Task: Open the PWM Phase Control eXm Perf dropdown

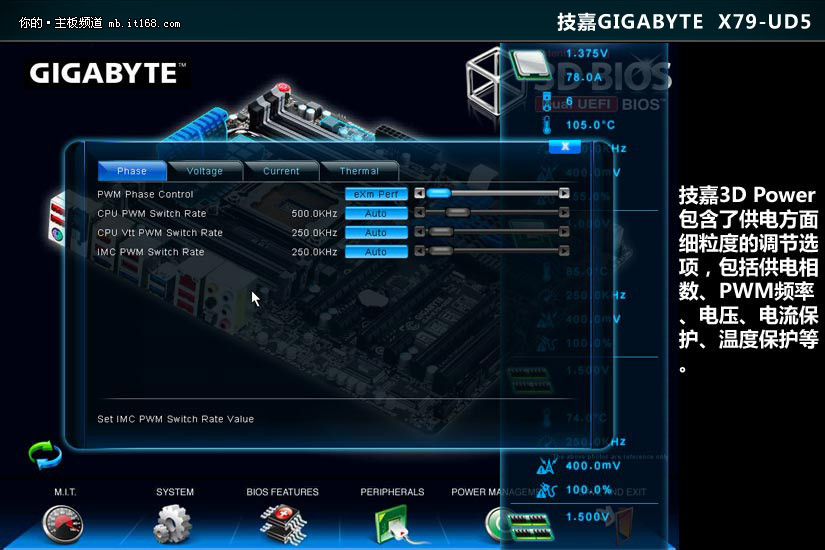Action: (x=376, y=194)
